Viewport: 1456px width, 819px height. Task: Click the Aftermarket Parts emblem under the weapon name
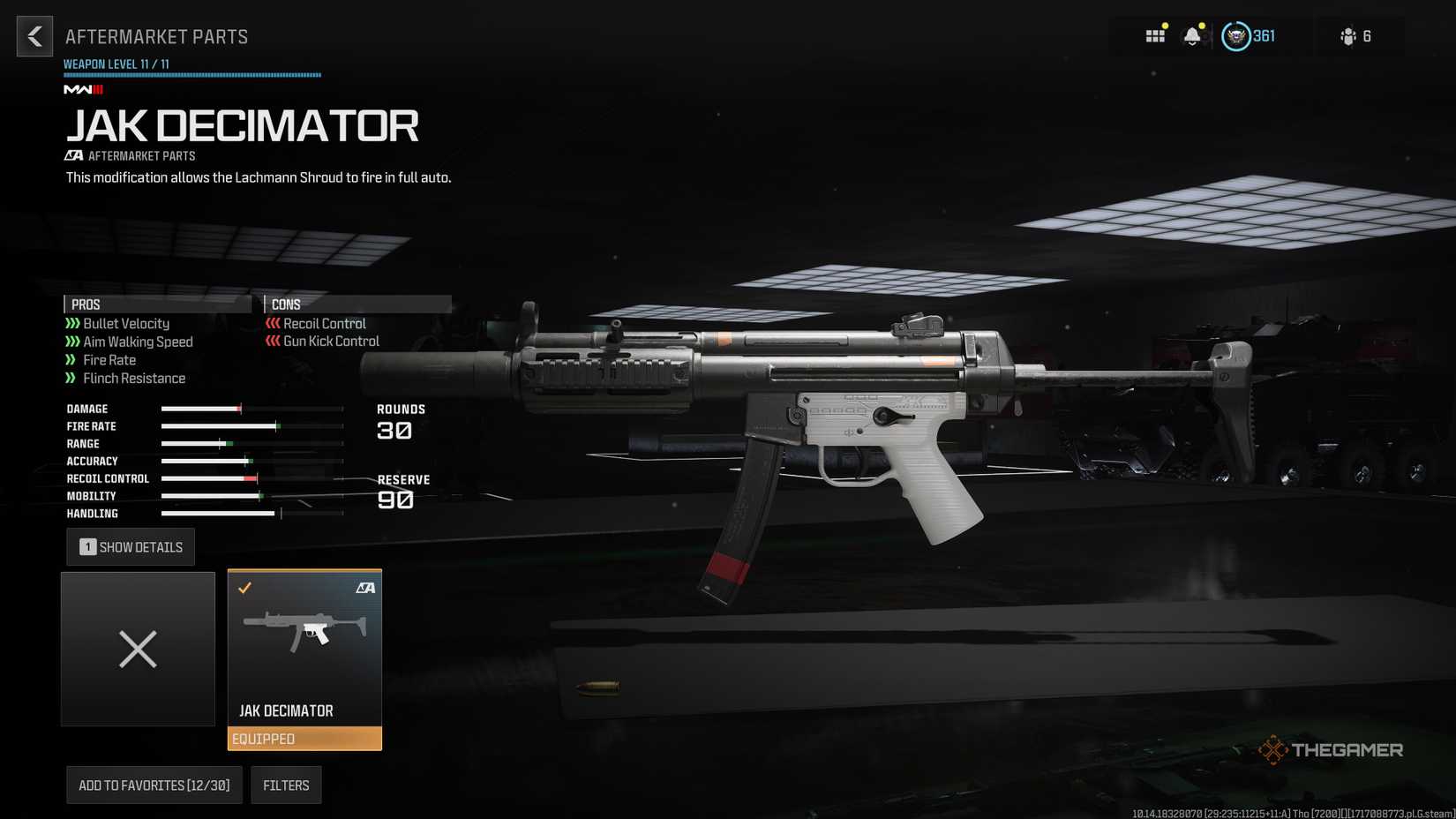tap(74, 155)
